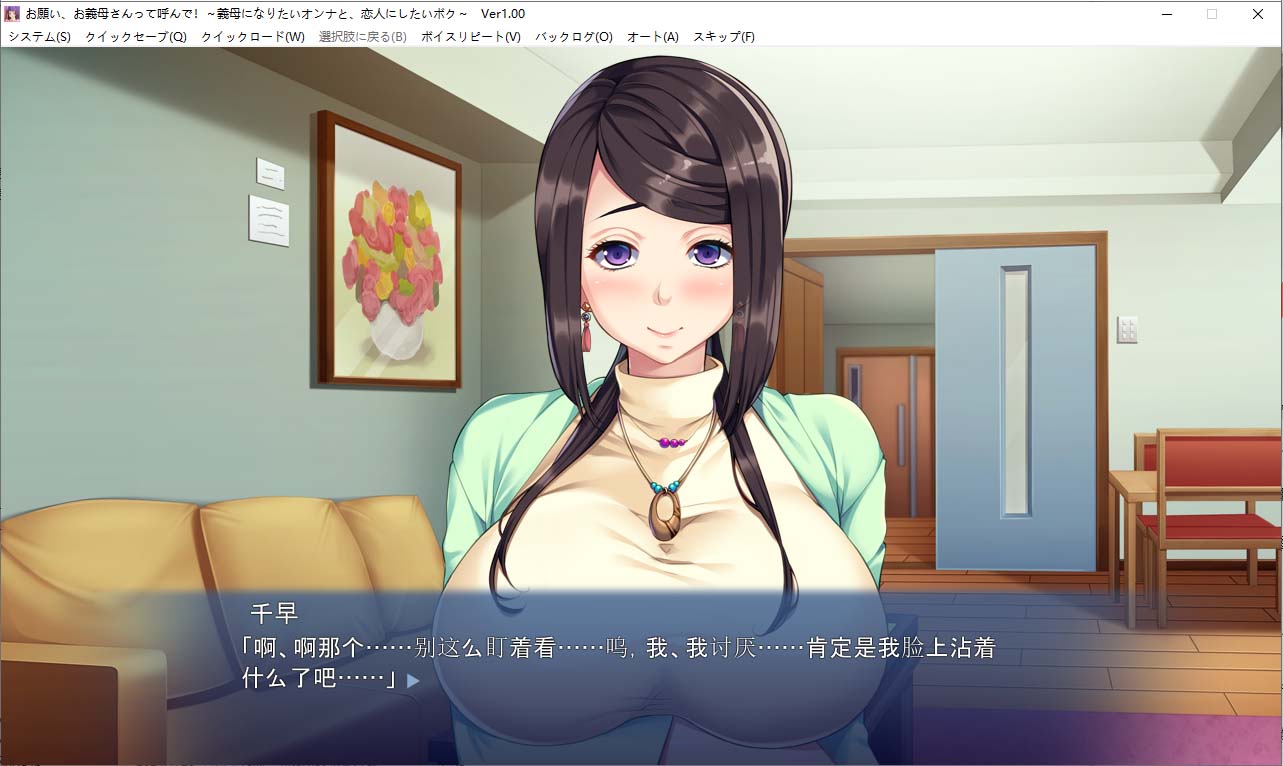Close the visual novel window
Image resolution: width=1283 pixels, height=766 pixels.
[1258, 13]
